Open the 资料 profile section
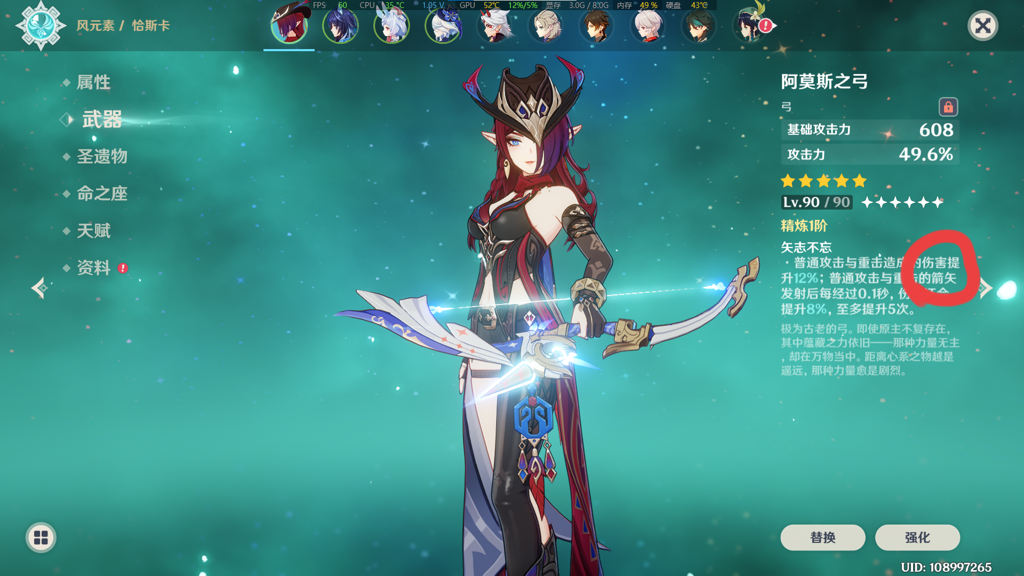The image size is (1024, 576). 93,268
